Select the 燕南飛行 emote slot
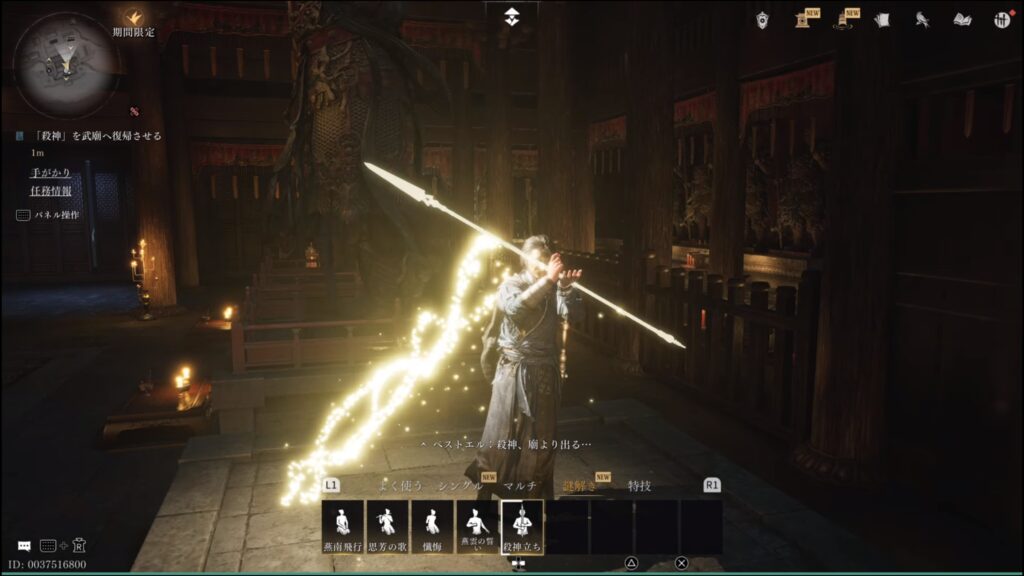1024x576 pixels. click(342, 527)
